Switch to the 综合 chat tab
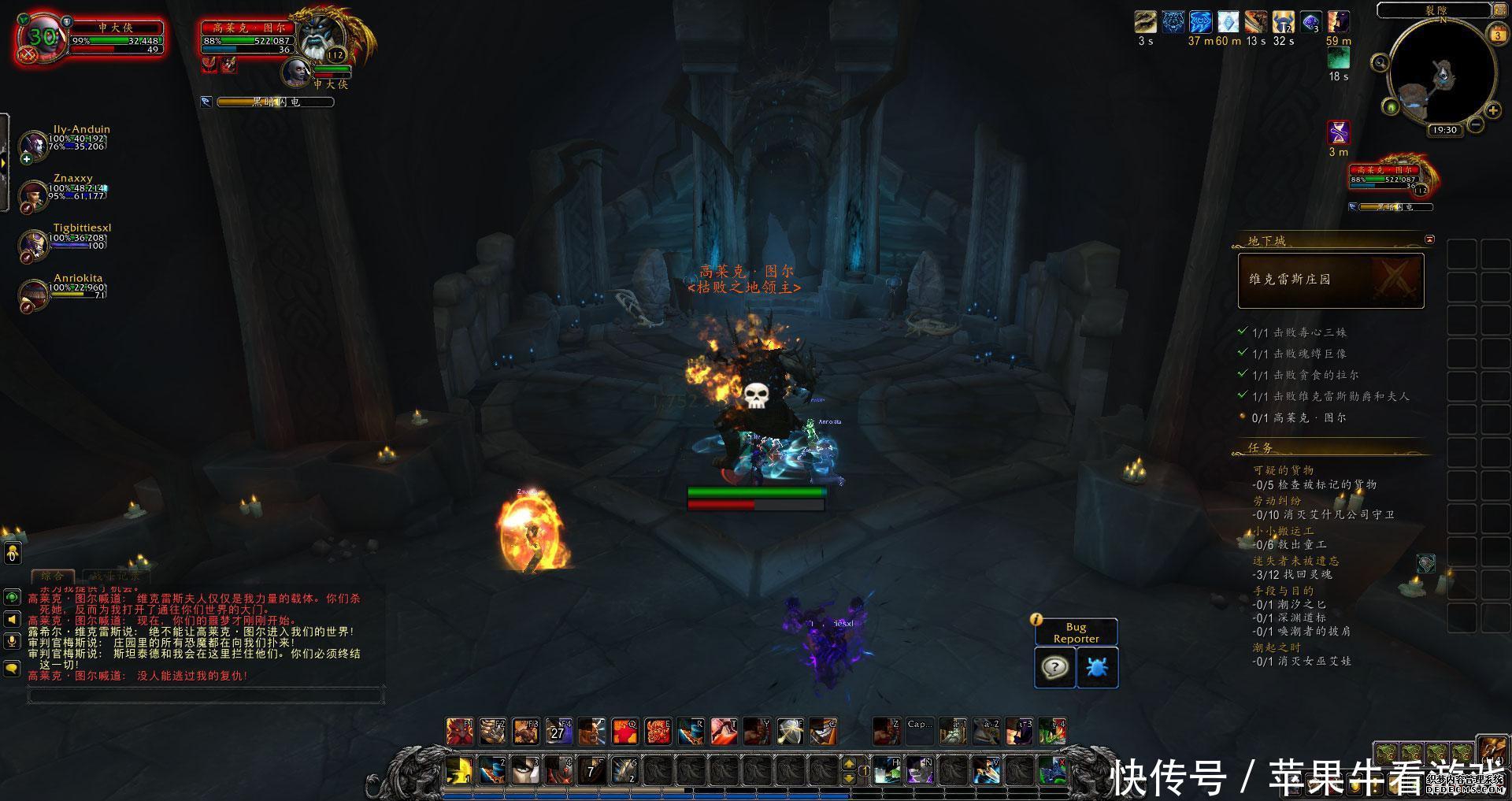The width and height of the screenshot is (1512, 801). (53, 577)
